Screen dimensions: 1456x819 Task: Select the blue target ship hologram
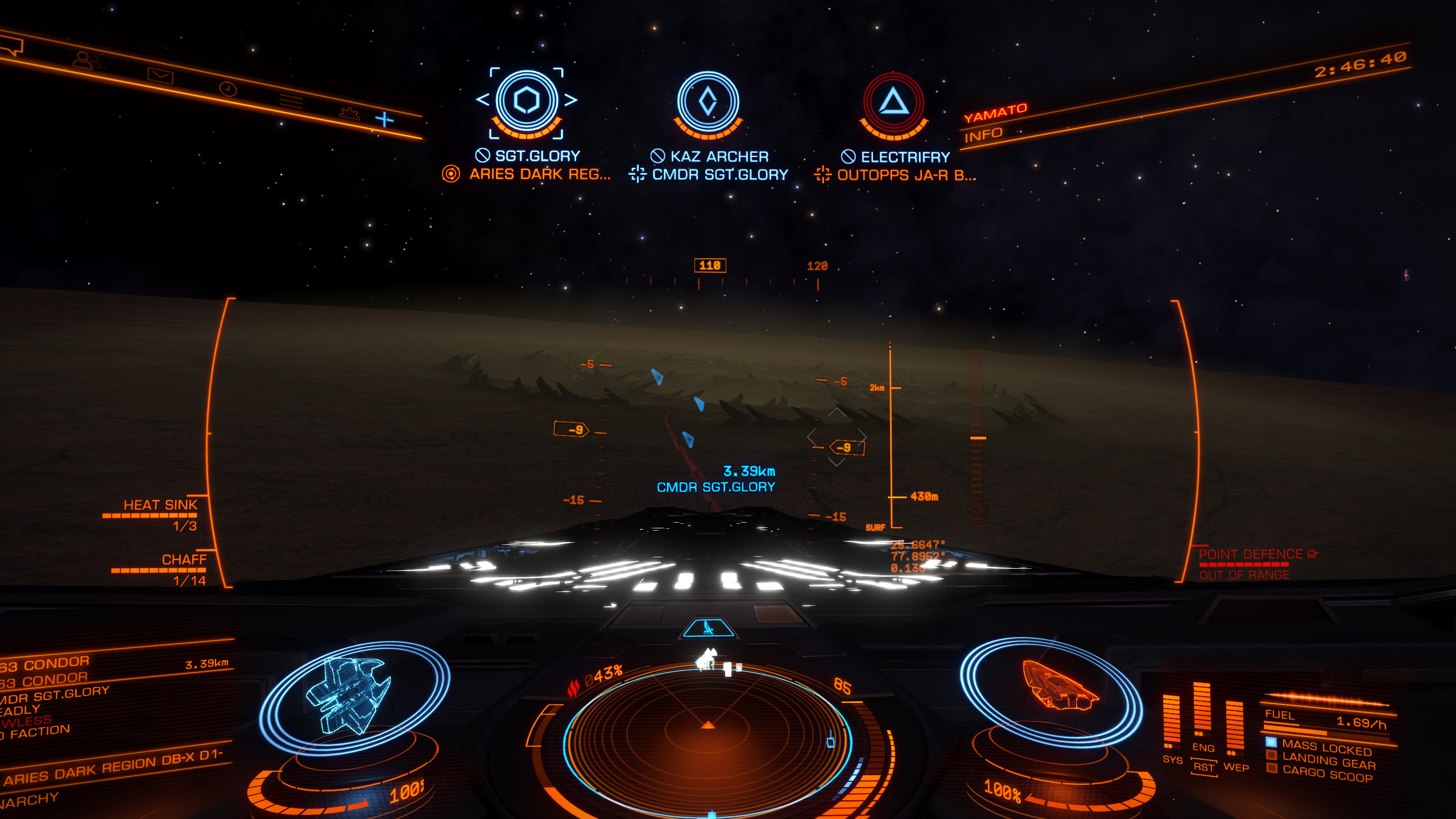(348, 695)
